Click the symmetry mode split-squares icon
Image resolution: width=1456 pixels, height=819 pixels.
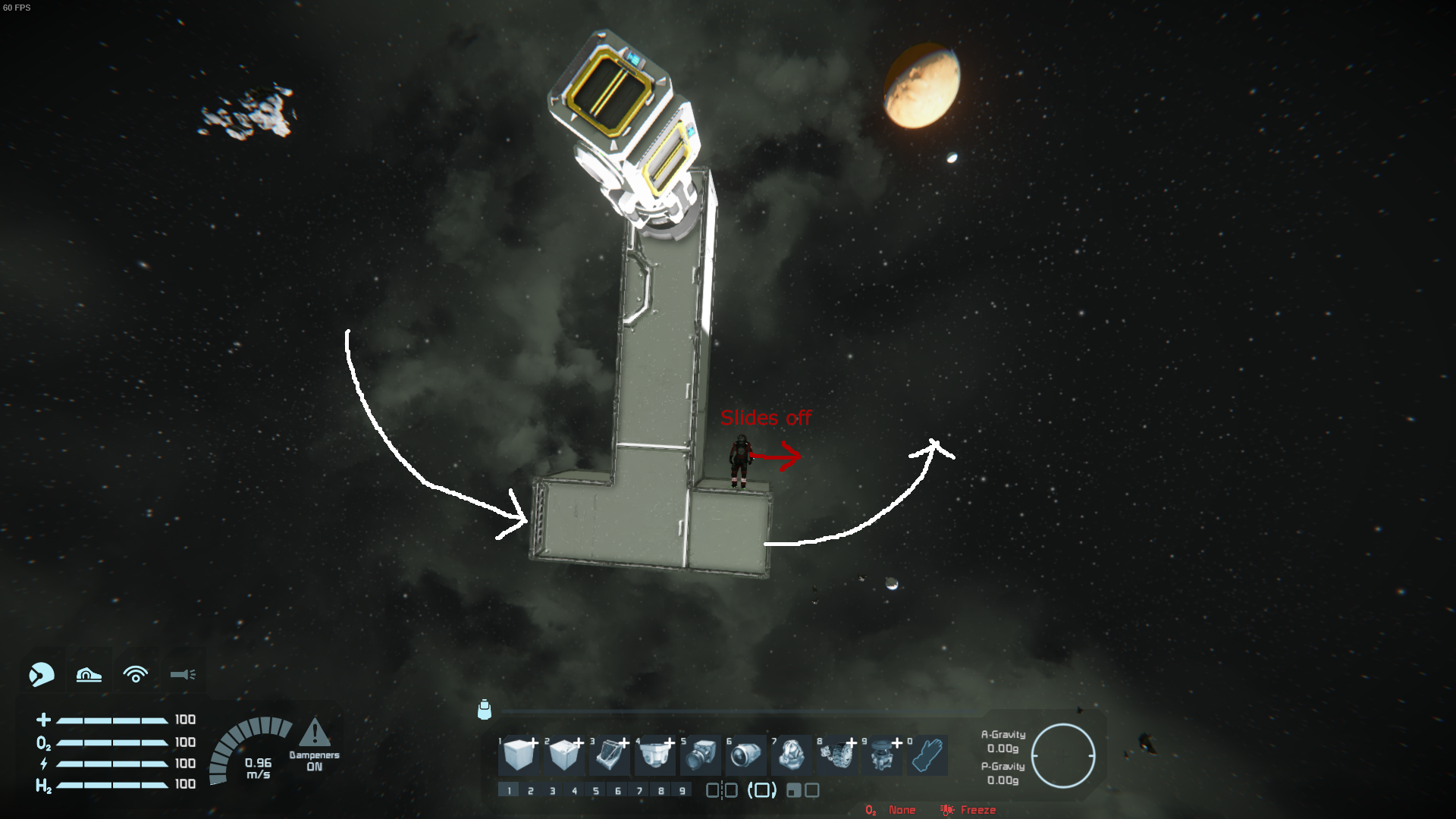721,791
